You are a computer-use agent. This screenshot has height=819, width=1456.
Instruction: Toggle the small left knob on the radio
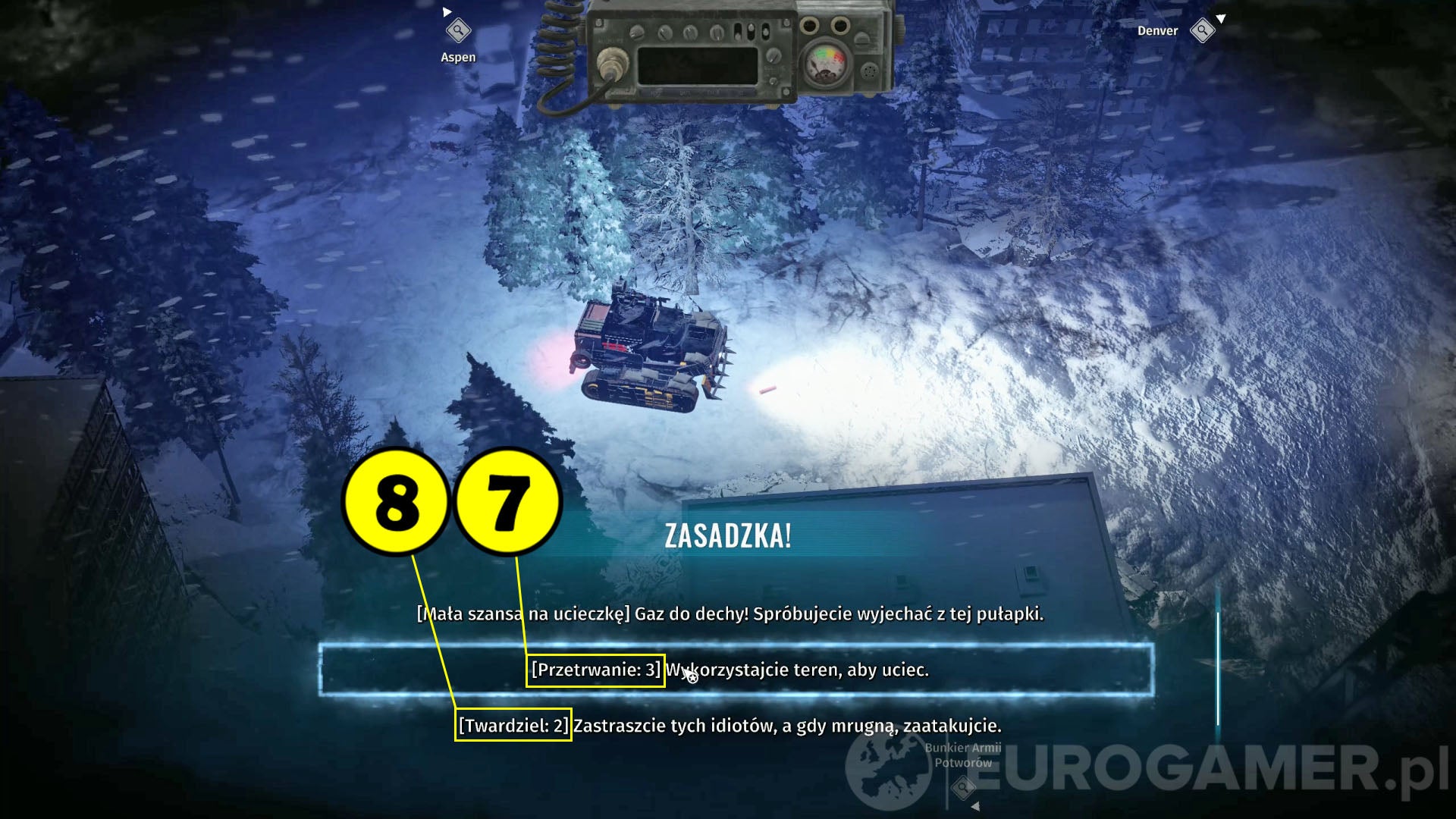[x=636, y=32]
